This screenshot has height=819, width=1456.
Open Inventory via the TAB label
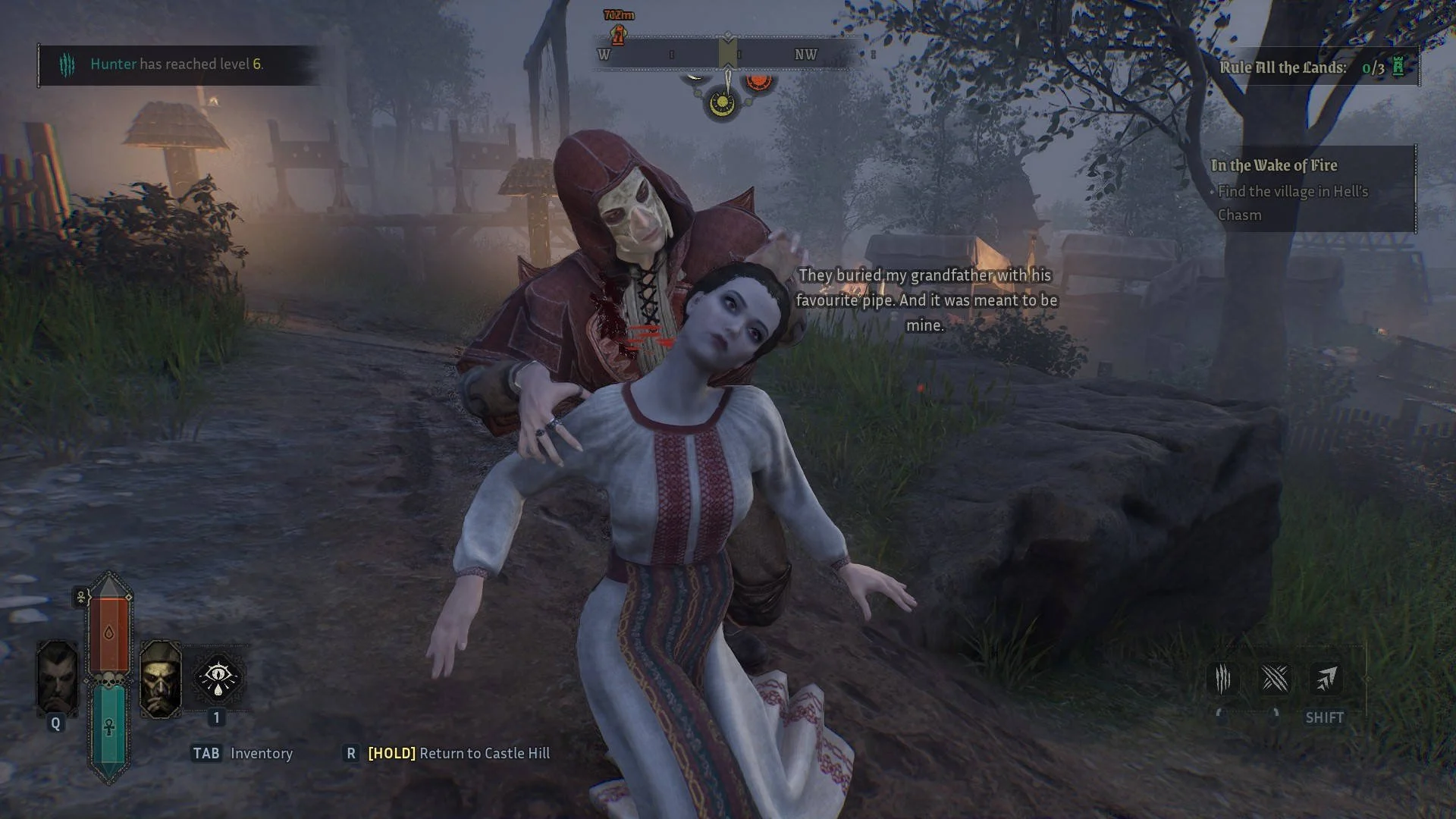tap(206, 754)
